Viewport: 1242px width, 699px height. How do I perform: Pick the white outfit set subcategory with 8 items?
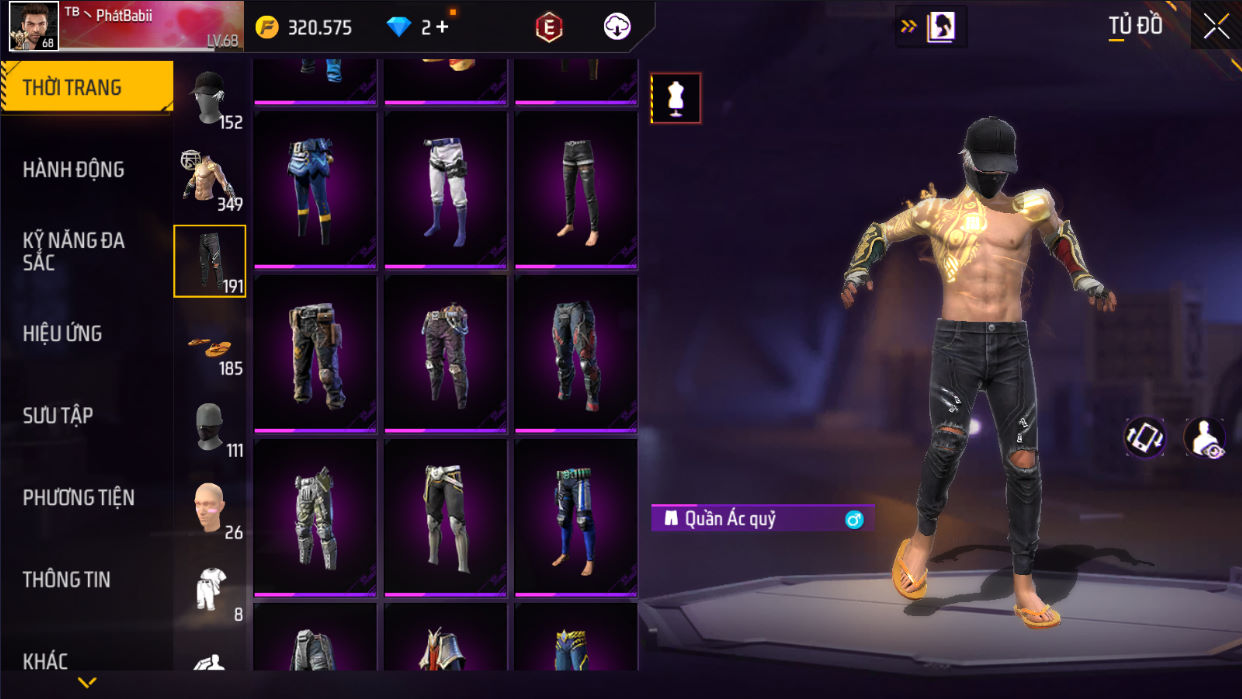pos(210,591)
